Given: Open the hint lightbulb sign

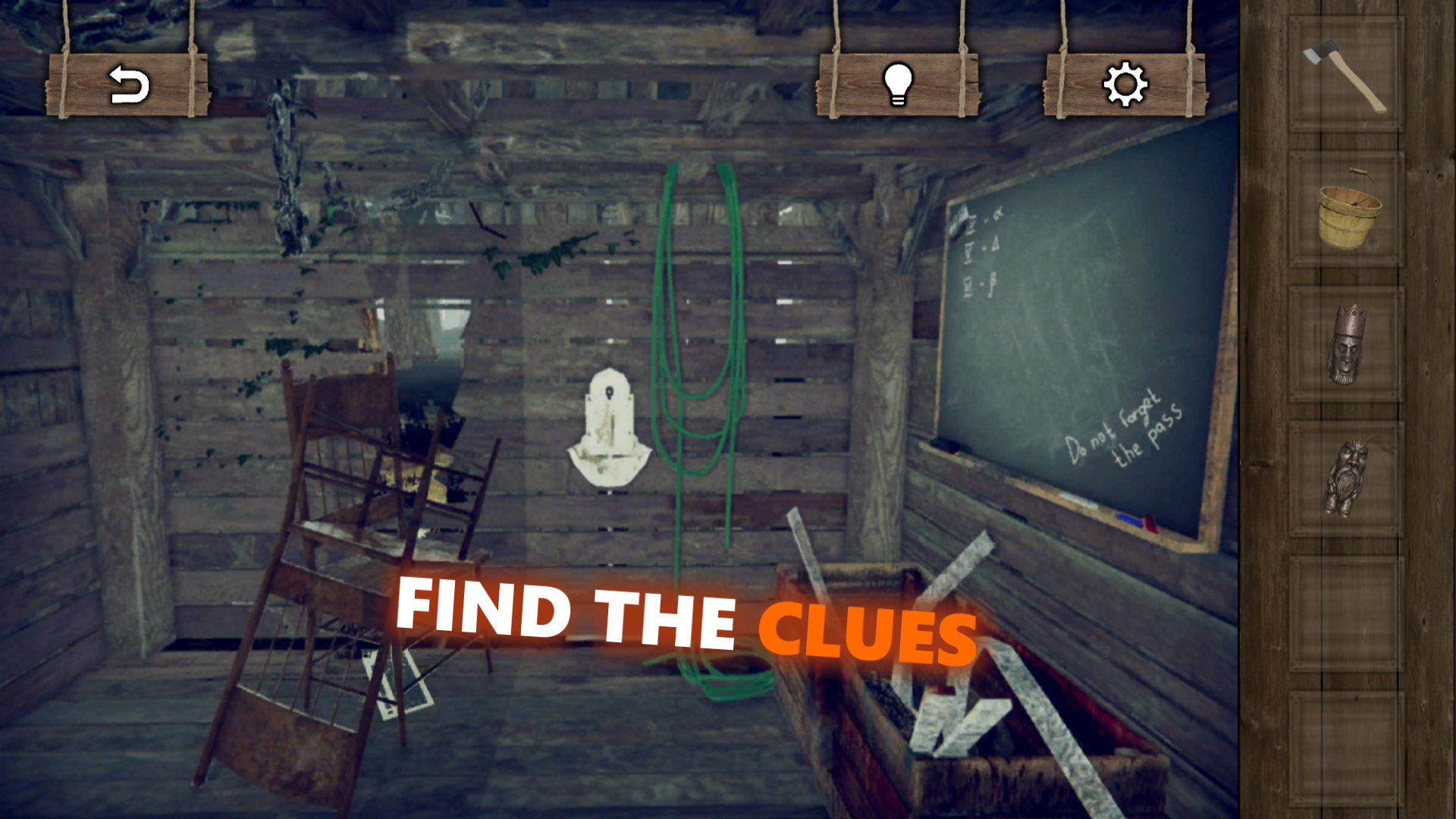Looking at the screenshot, I should 899,85.
